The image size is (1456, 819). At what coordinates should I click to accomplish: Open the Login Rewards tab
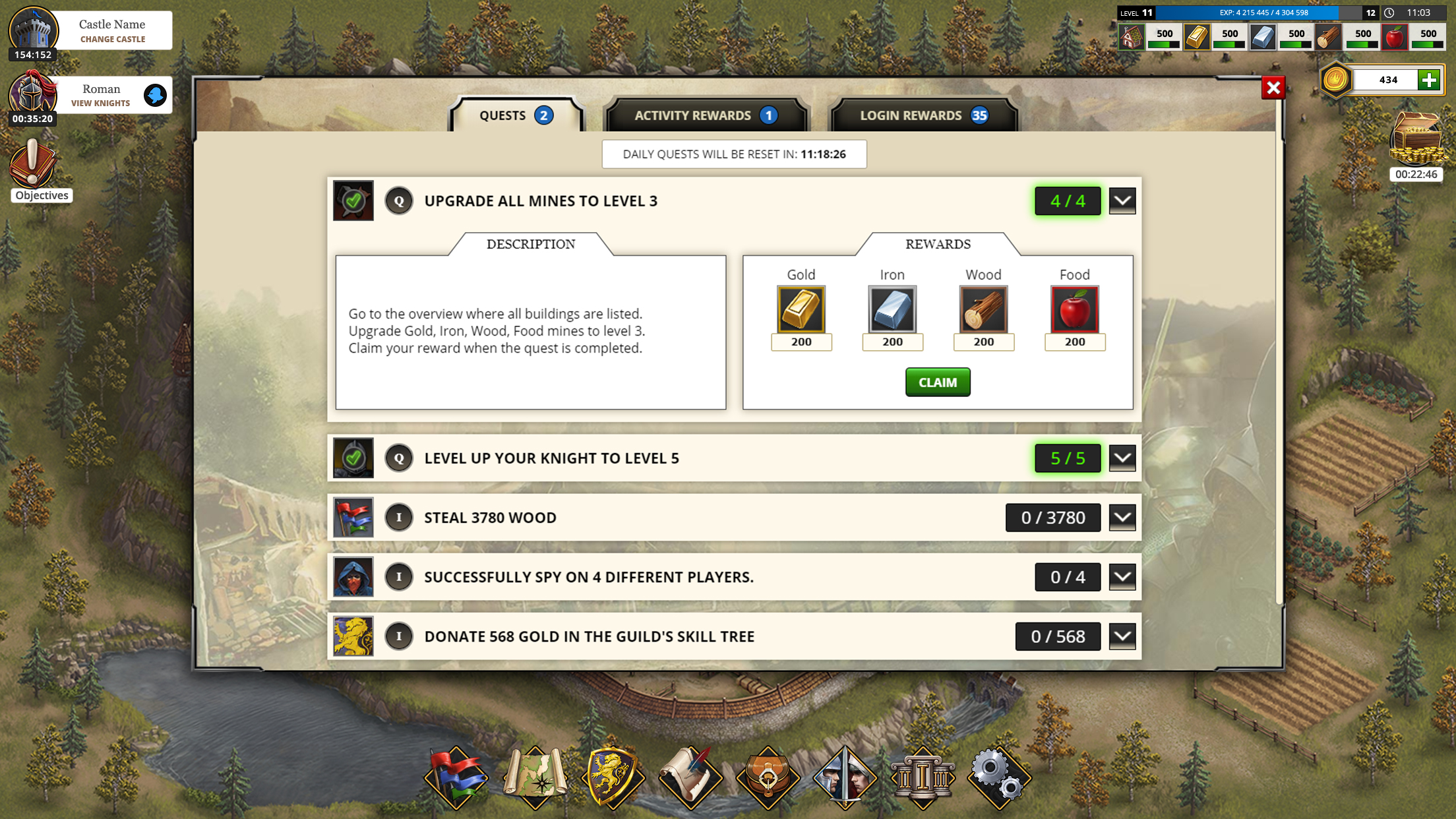[922, 115]
